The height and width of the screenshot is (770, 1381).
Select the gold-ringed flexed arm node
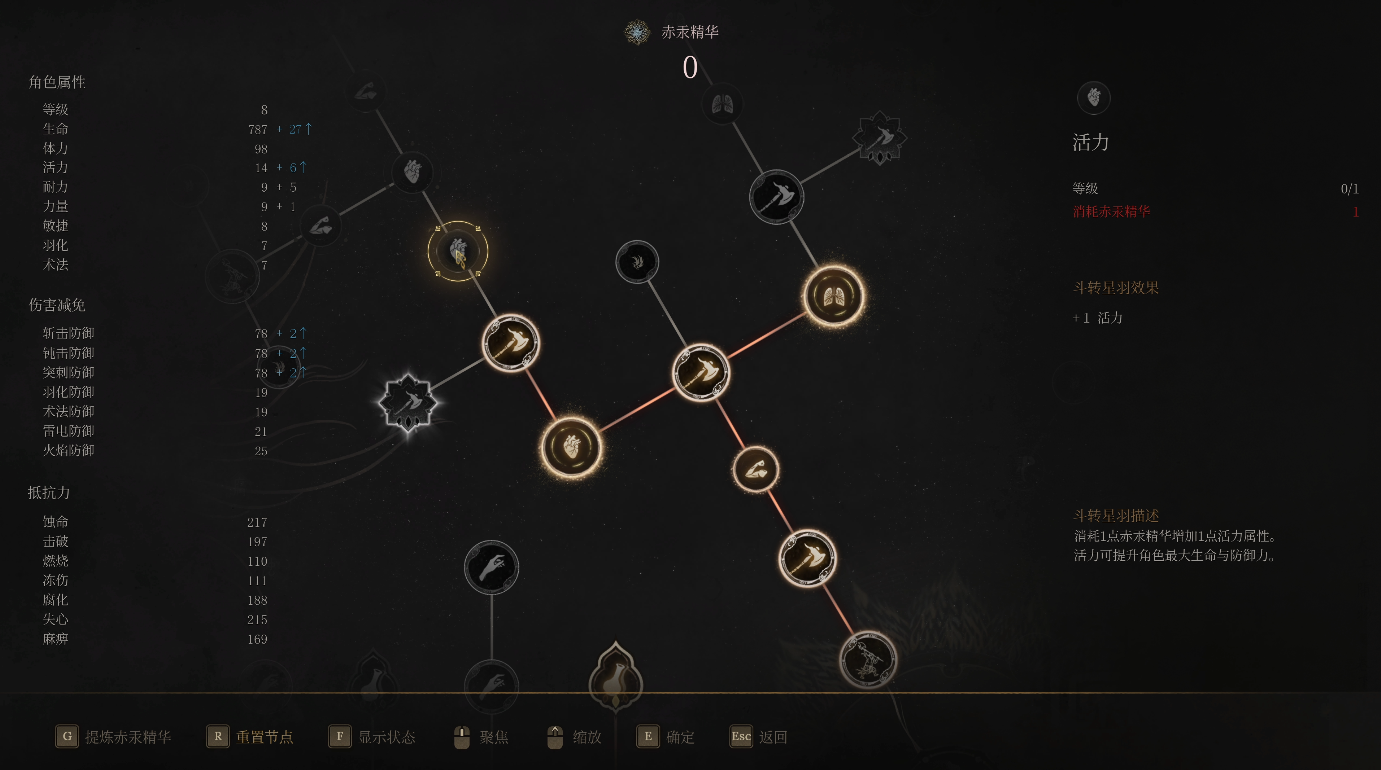(755, 469)
